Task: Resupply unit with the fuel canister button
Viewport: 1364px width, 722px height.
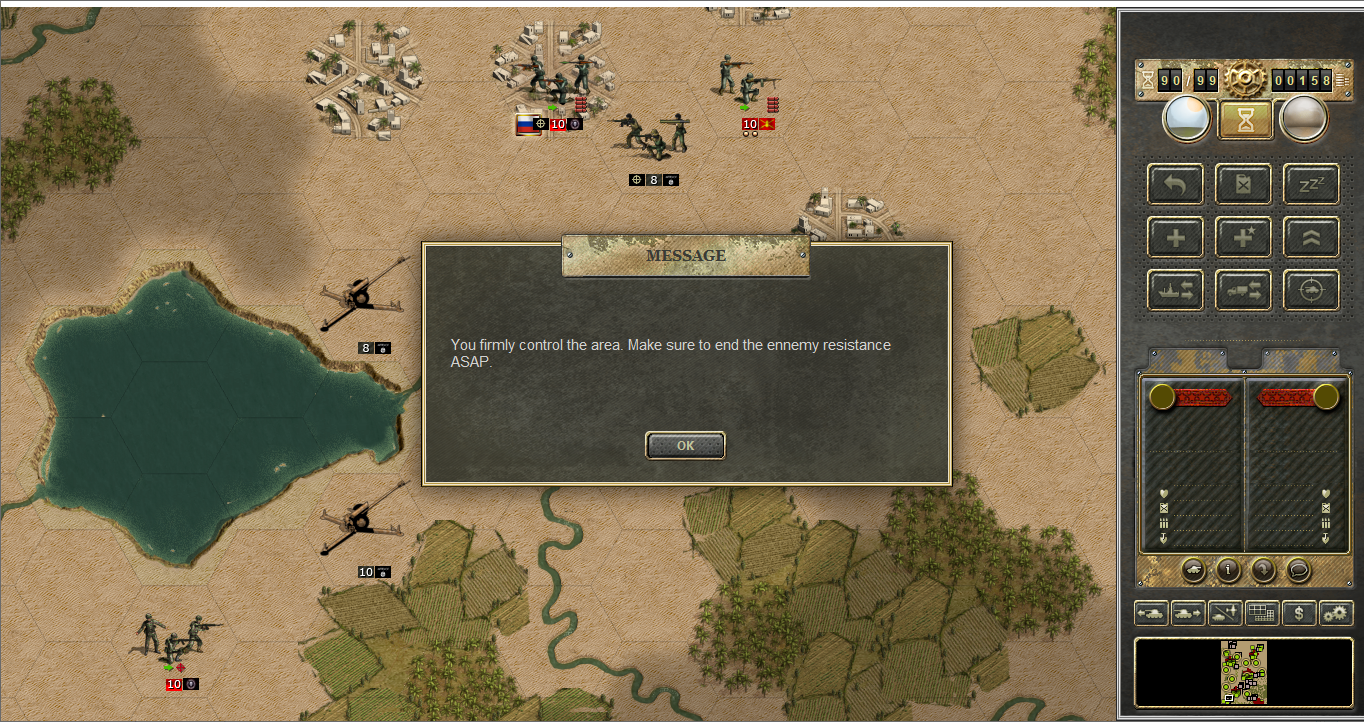Action: tap(1243, 185)
